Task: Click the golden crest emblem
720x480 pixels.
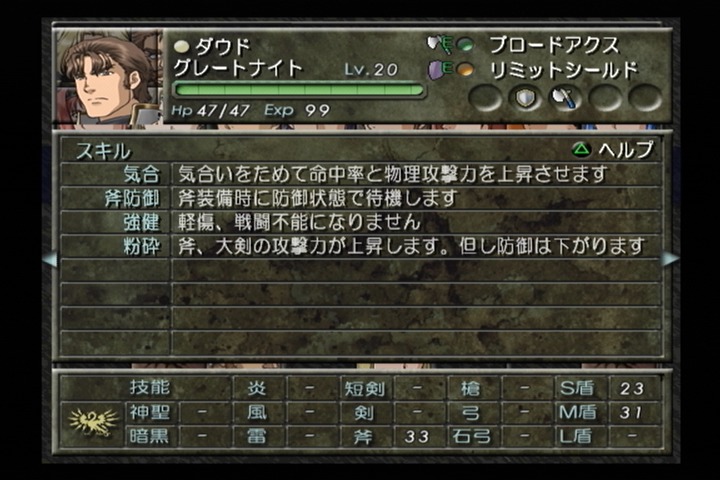Action: click(92, 420)
